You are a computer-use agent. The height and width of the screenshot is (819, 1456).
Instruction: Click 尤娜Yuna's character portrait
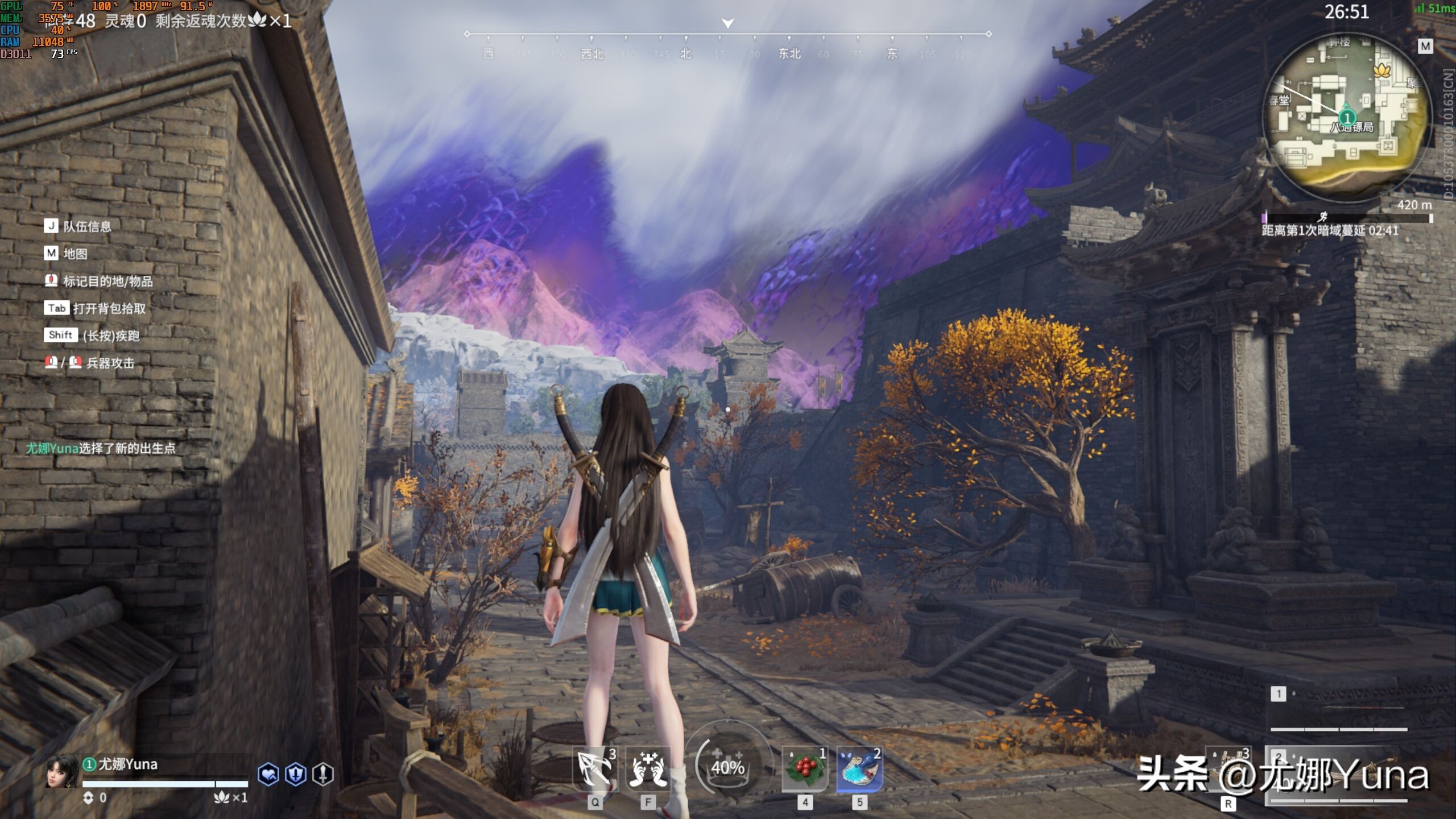61,771
